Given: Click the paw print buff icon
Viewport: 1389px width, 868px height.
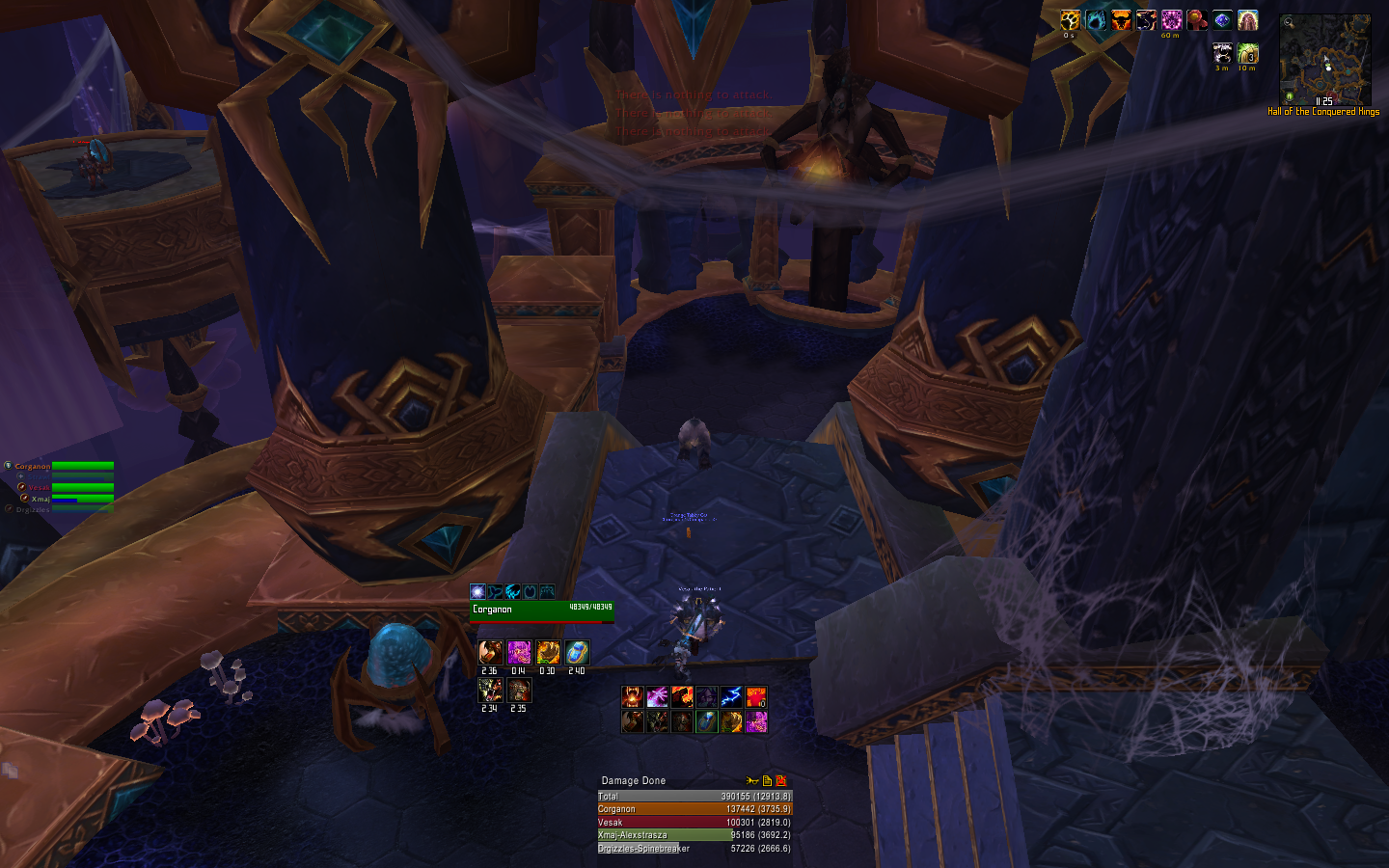Looking at the screenshot, I should tap(1071, 21).
